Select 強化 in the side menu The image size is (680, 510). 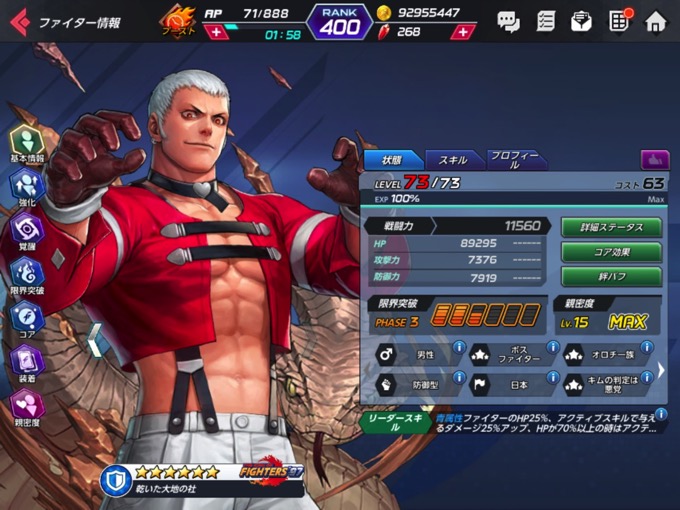pyautogui.click(x=27, y=186)
